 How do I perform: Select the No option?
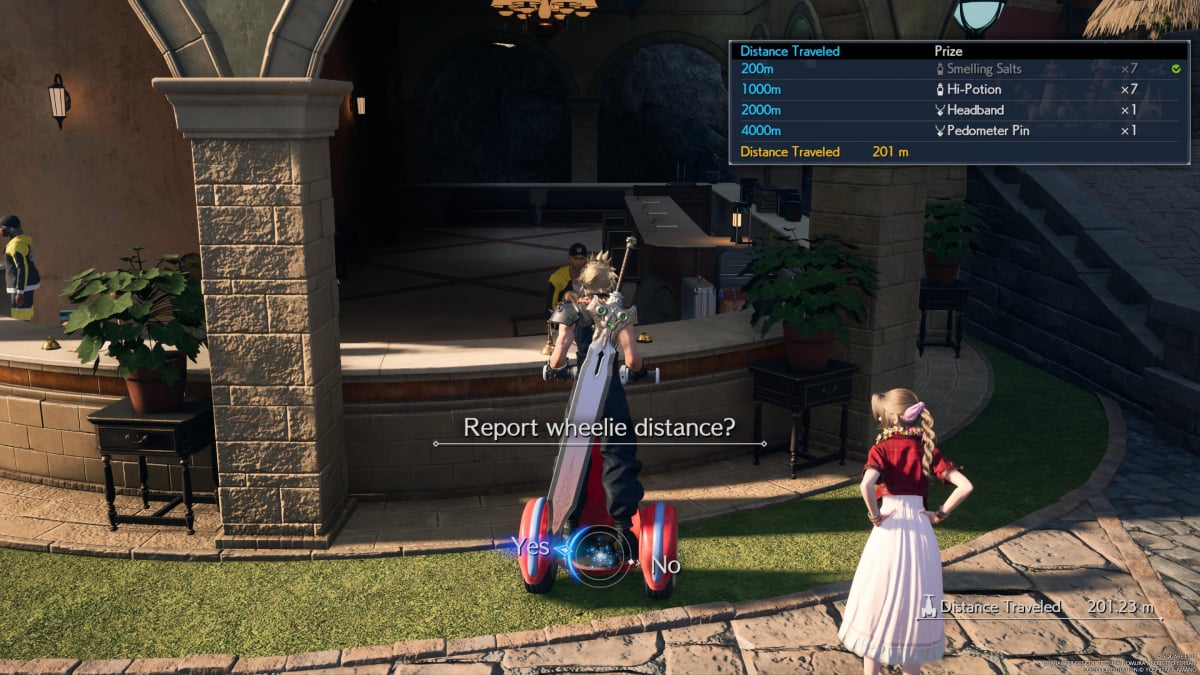[666, 565]
